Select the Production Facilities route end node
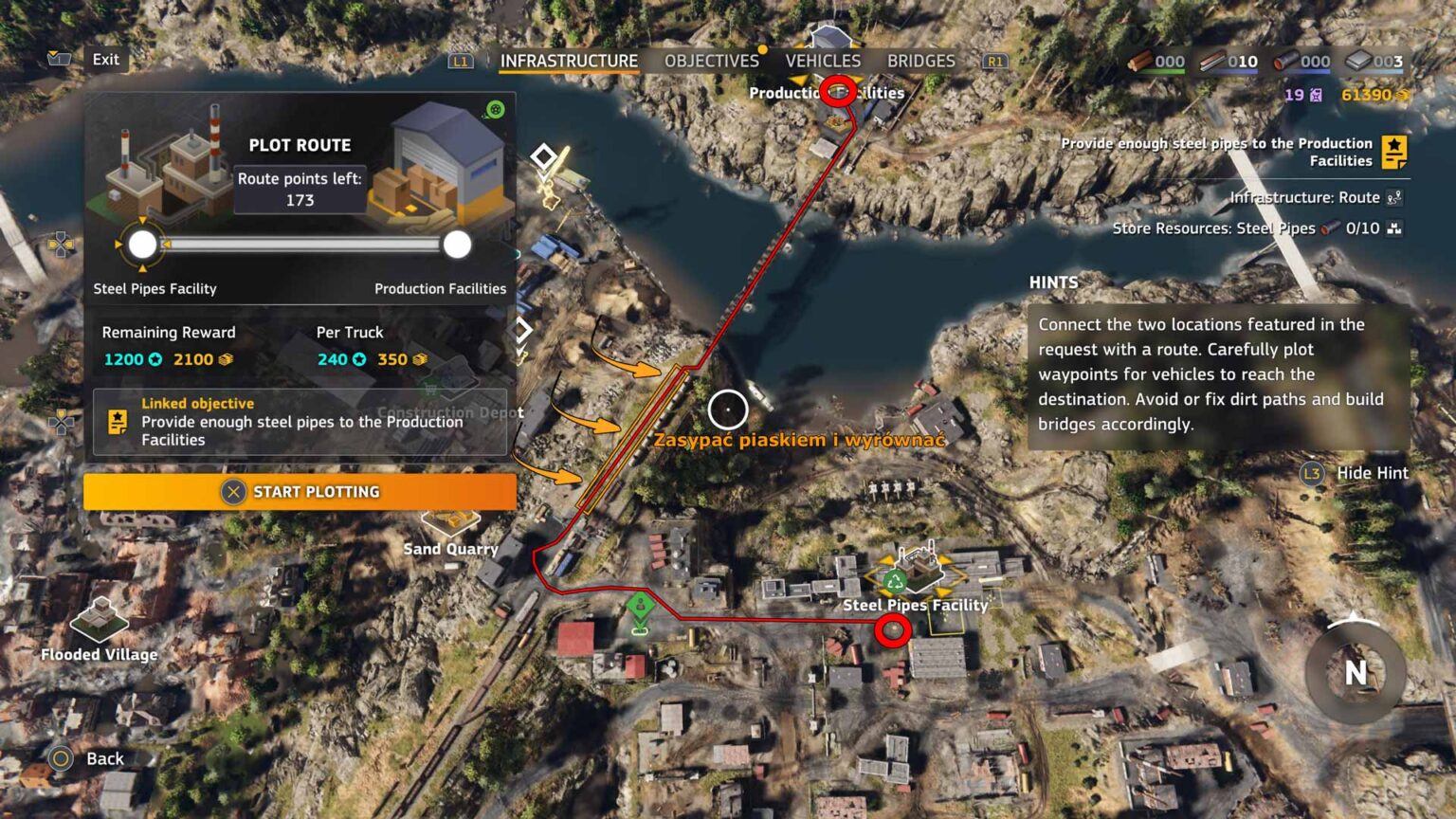This screenshot has height=819, width=1456. pyautogui.click(x=457, y=245)
